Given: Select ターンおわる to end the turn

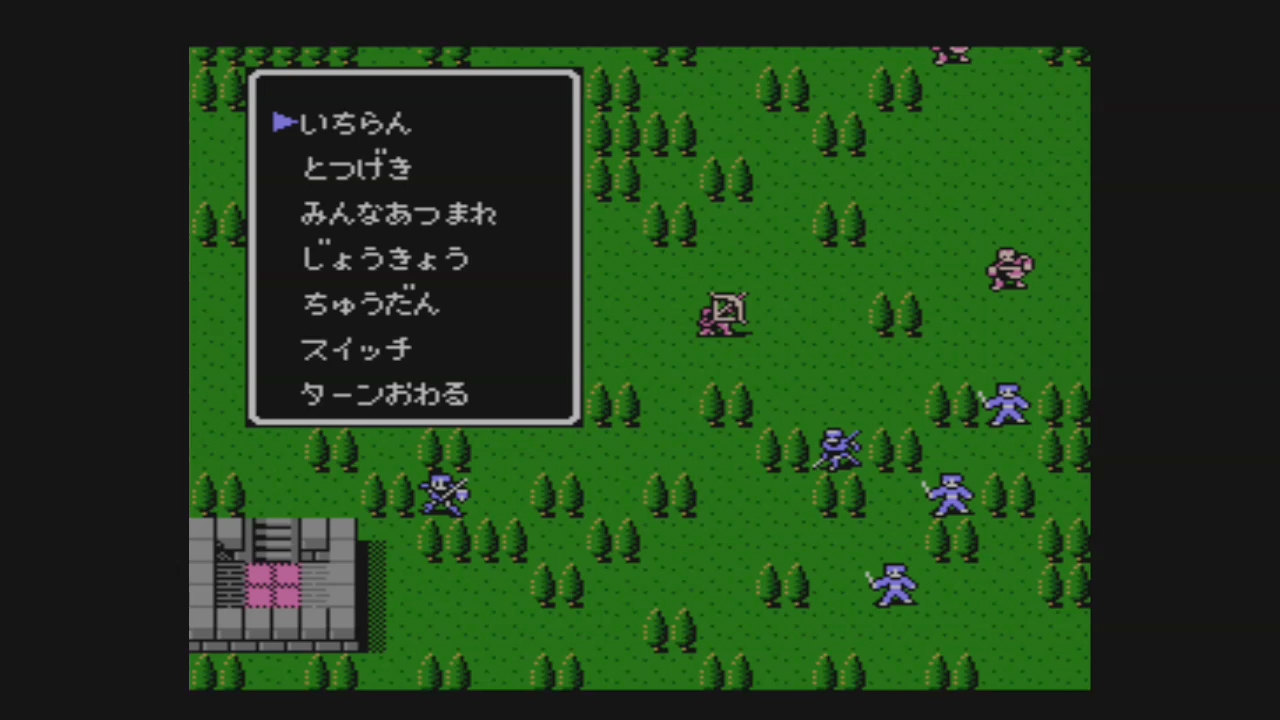Looking at the screenshot, I should tap(384, 393).
